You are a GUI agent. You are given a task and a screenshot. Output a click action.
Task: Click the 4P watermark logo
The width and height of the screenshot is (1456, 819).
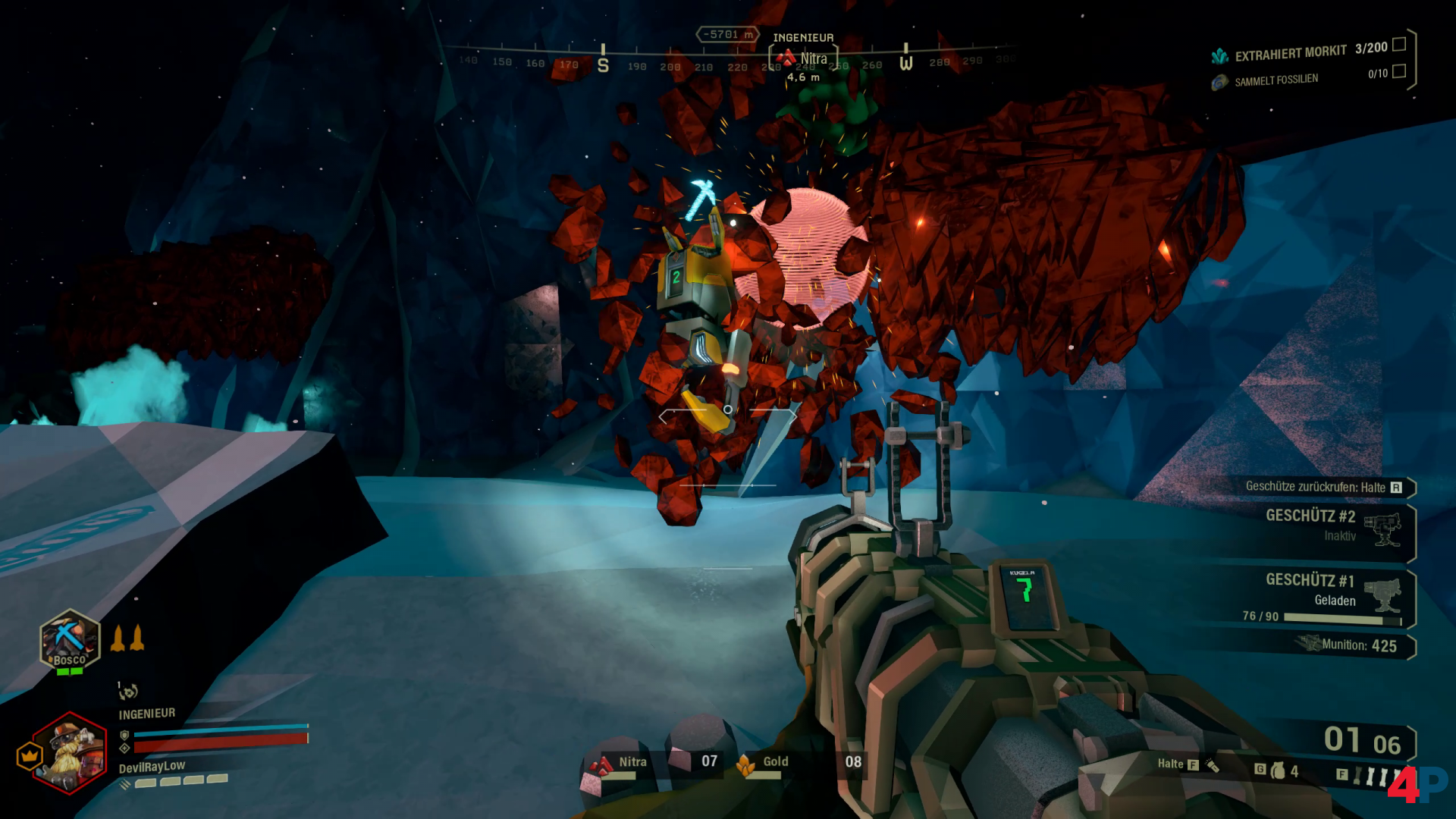tap(1417, 783)
